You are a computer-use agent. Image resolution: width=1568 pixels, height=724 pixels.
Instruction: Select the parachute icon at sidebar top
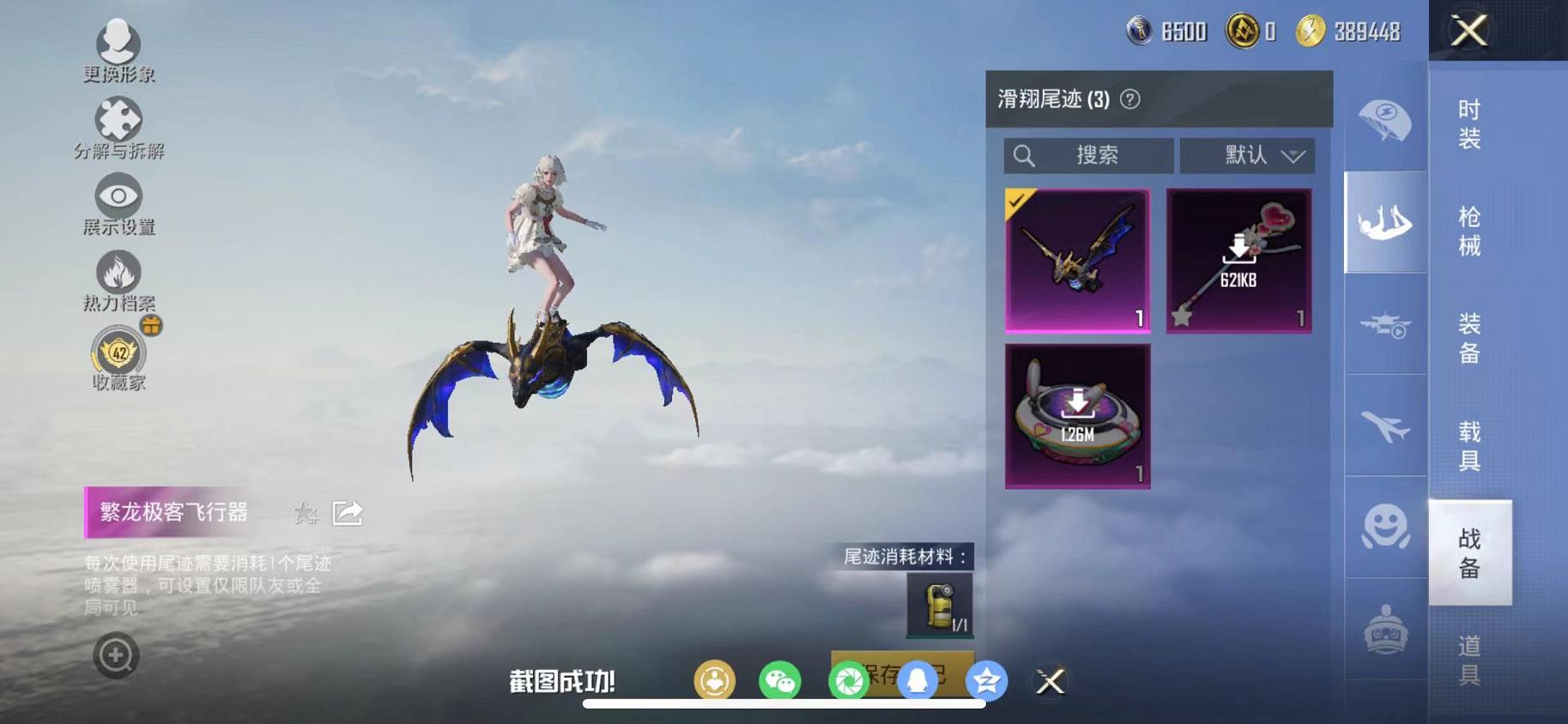1385,120
